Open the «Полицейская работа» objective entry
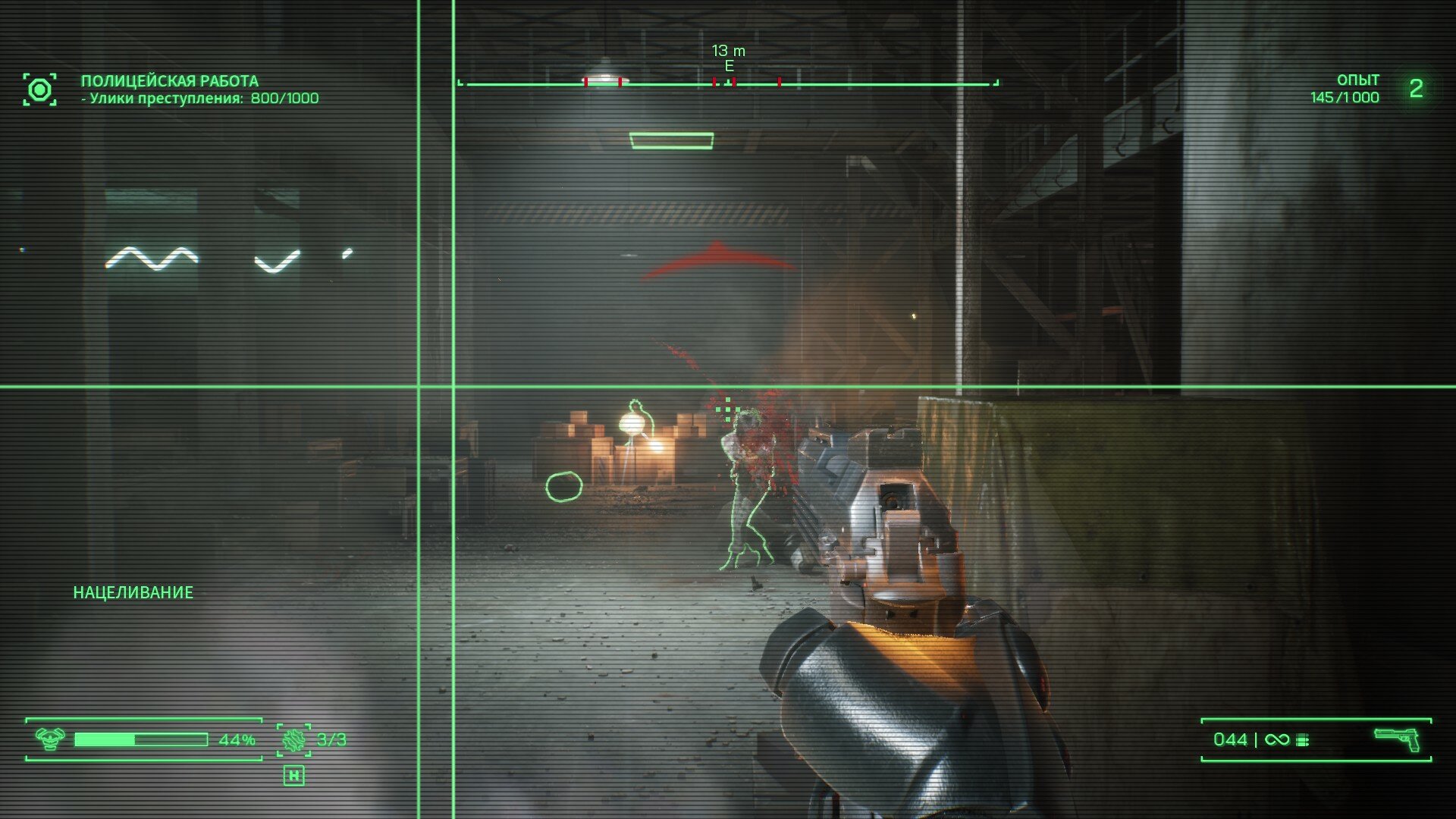 (169, 81)
